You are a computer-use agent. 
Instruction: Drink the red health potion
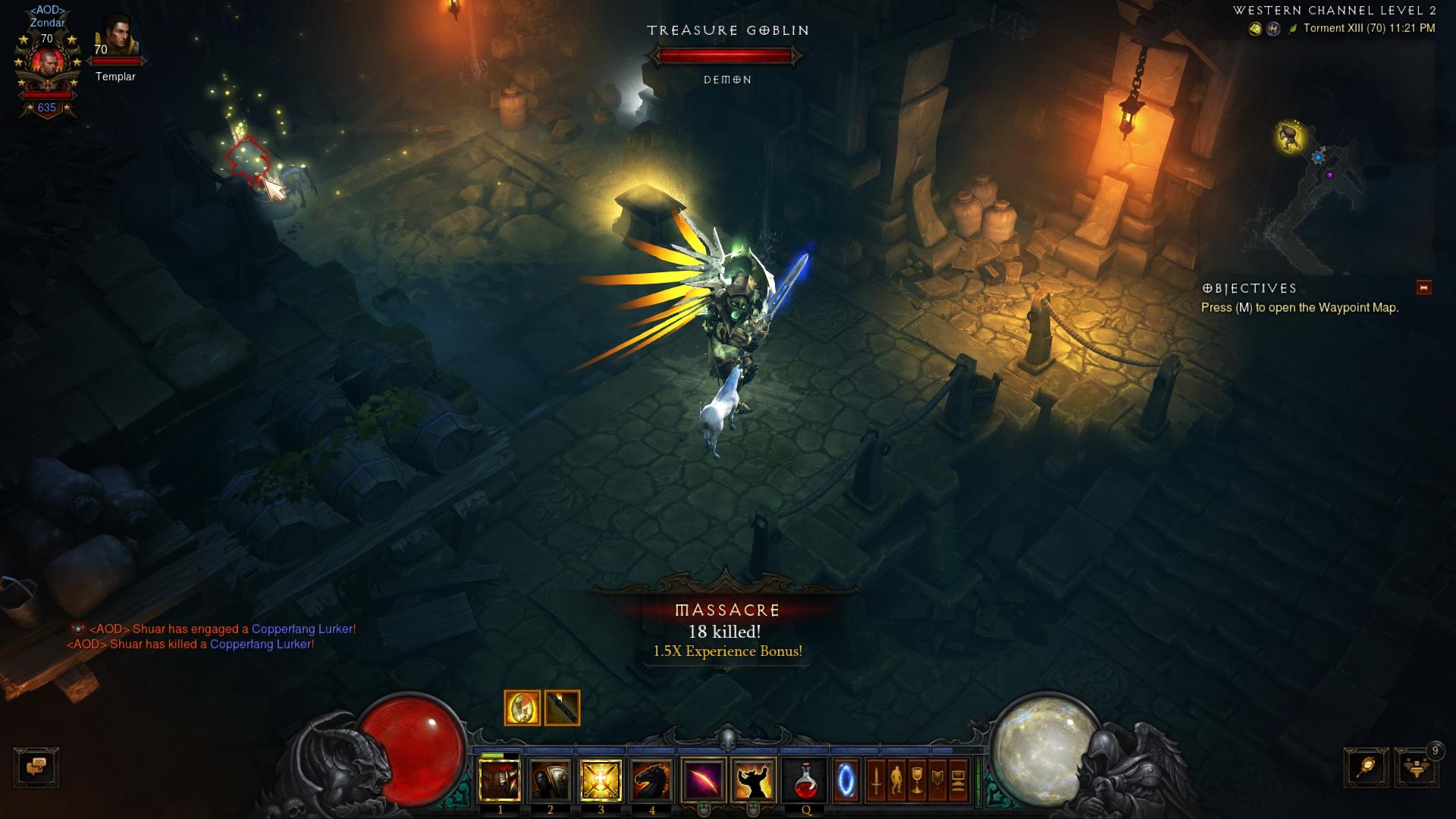(805, 781)
